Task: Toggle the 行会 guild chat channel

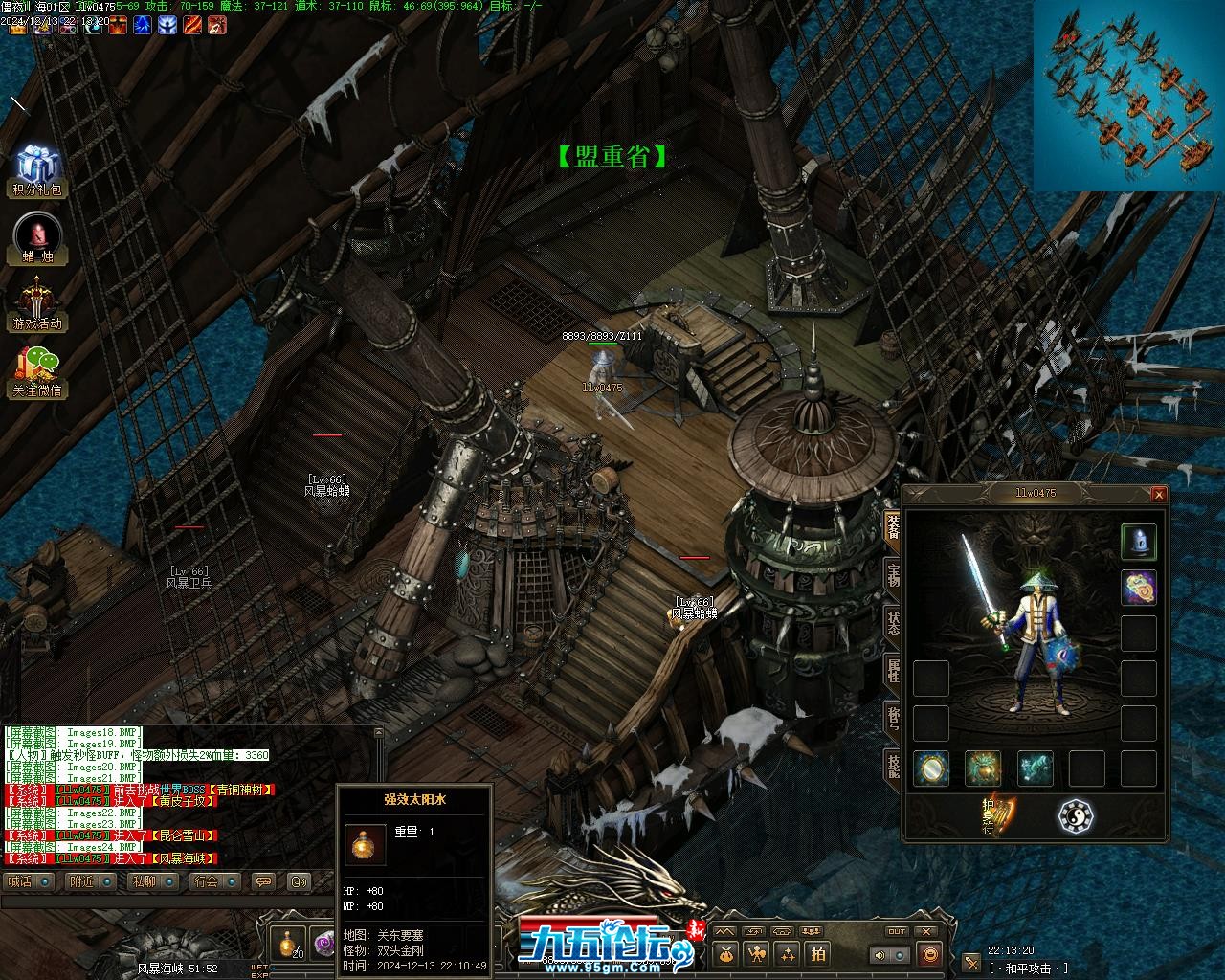Action: (x=214, y=881)
